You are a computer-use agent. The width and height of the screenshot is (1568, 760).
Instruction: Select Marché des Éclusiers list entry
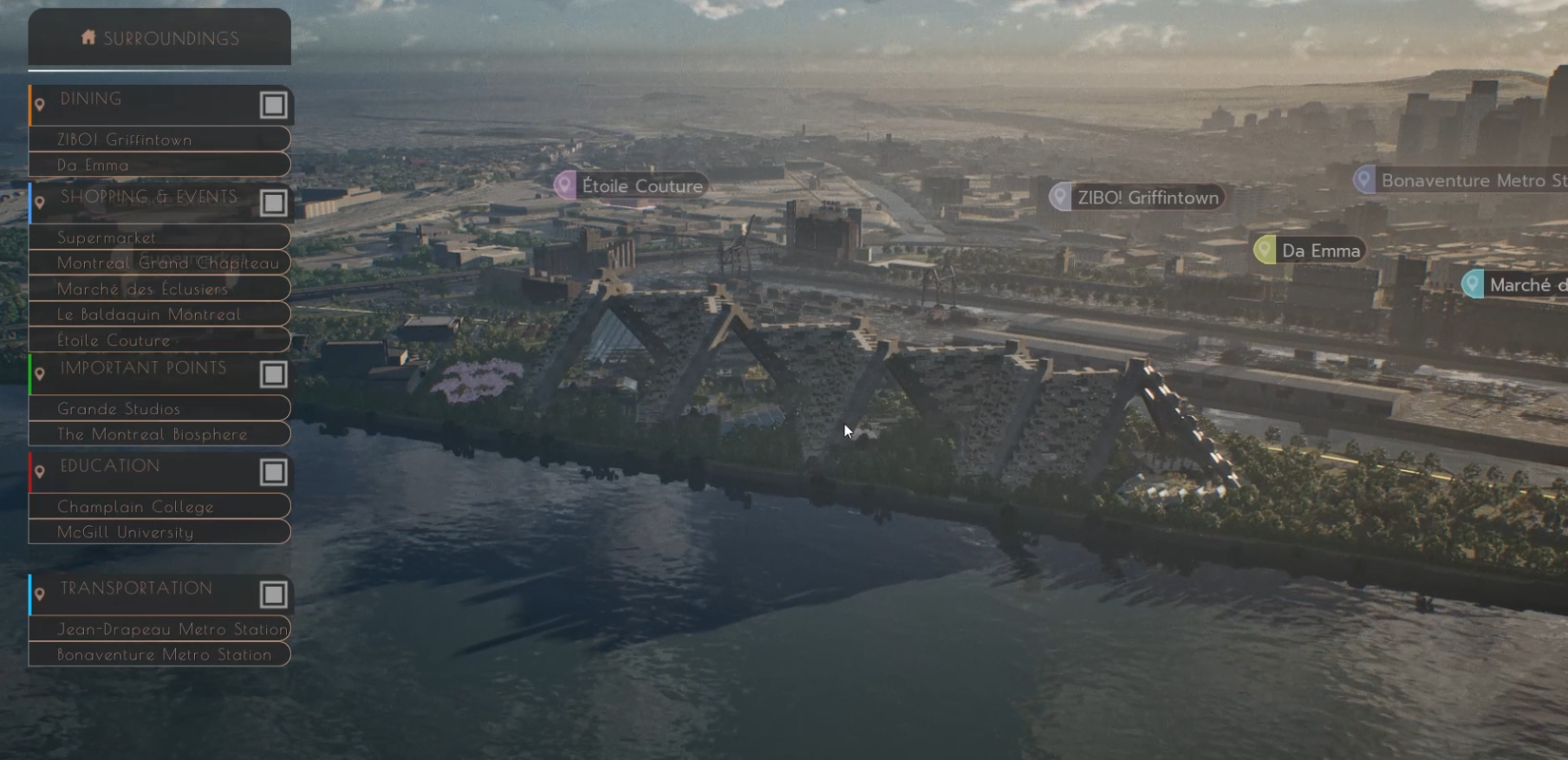pos(159,289)
